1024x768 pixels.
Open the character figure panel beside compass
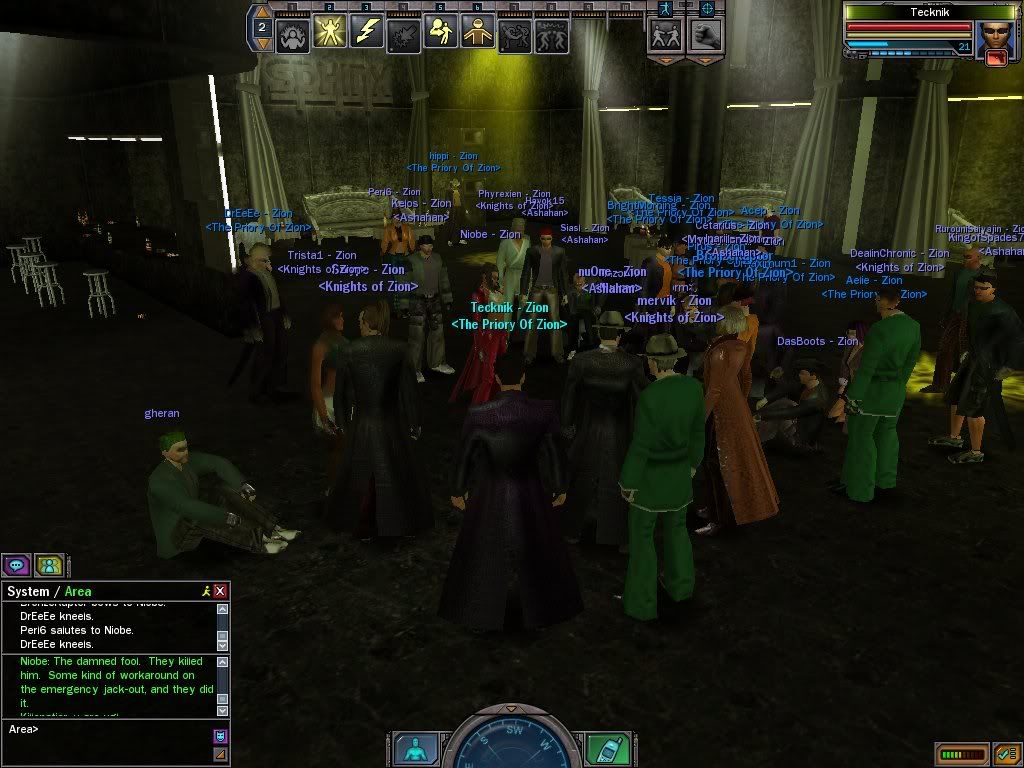[x=413, y=748]
